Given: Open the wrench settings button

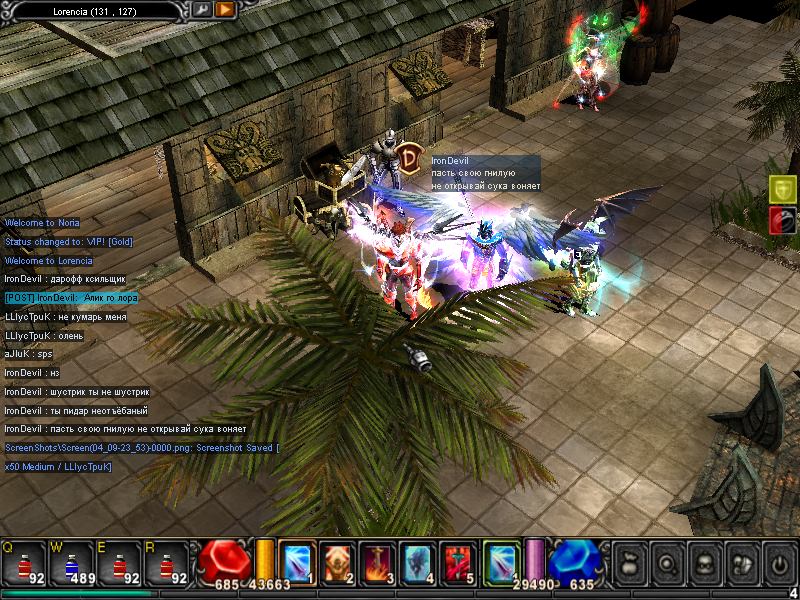Looking at the screenshot, I should pos(201,9).
